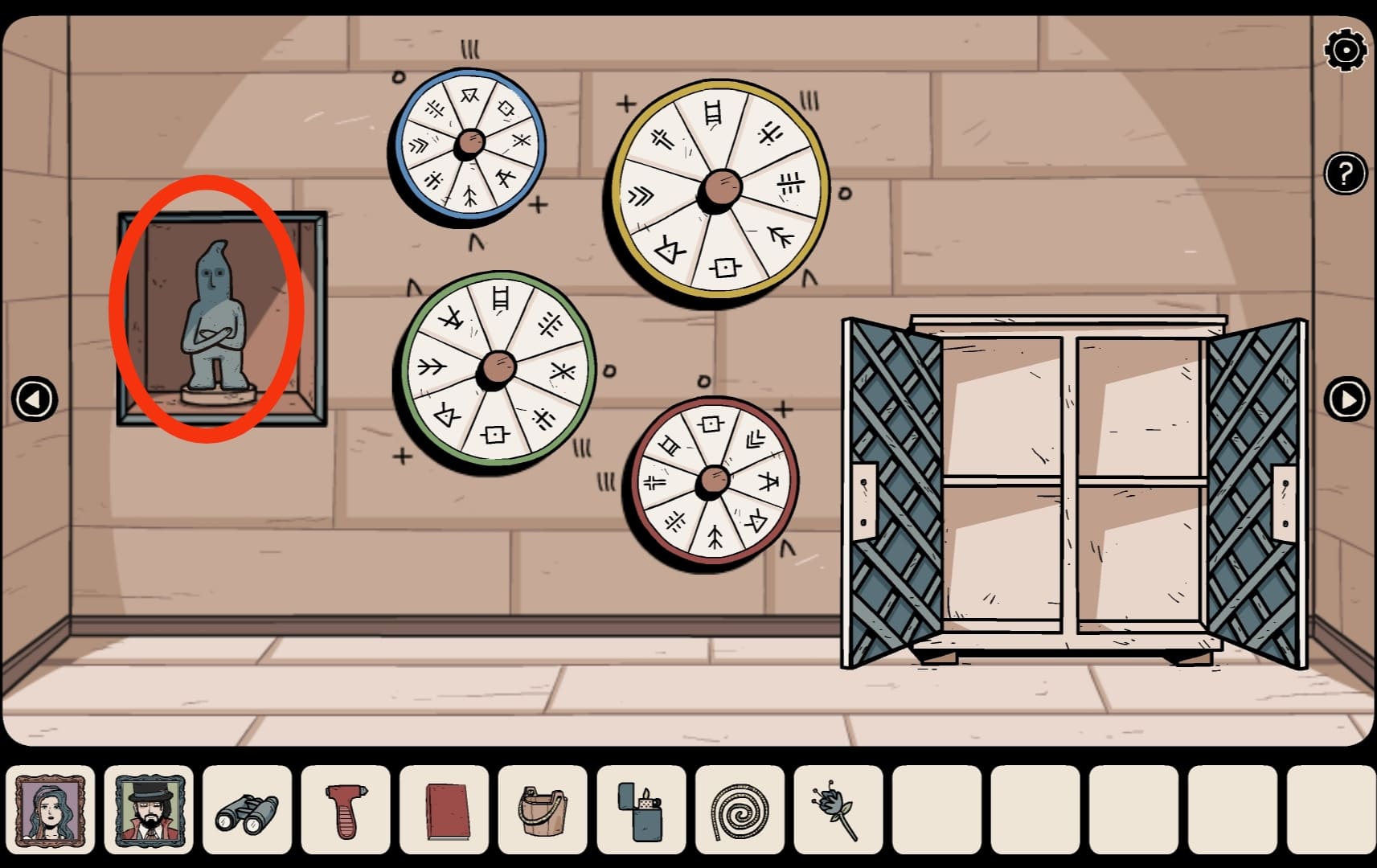1377x868 pixels.
Task: Select the wooden bucket item
Action: 543,811
